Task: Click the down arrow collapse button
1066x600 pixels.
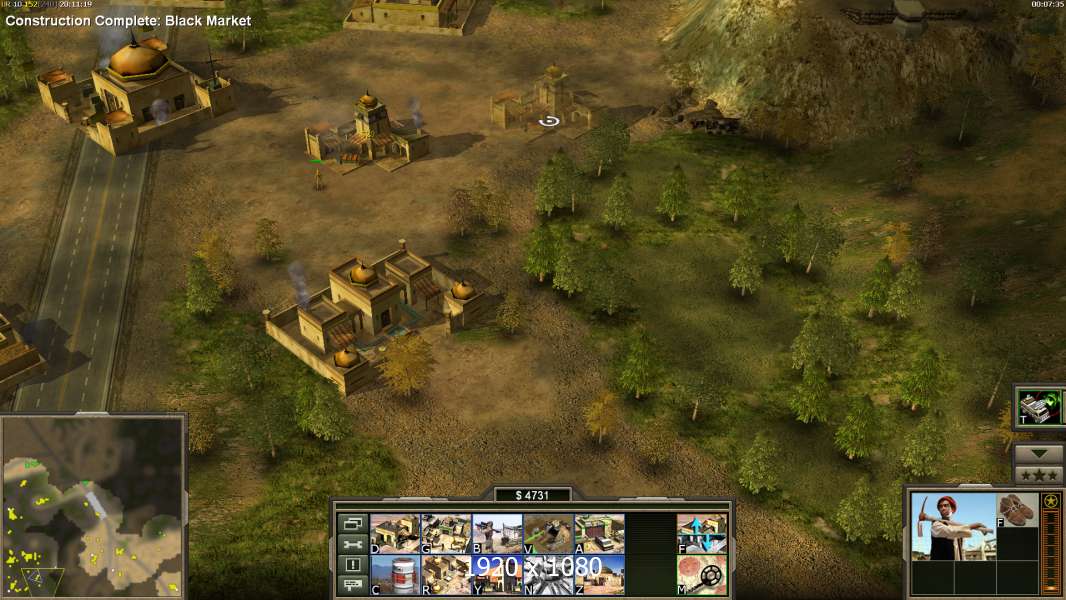Action: (x=1038, y=453)
